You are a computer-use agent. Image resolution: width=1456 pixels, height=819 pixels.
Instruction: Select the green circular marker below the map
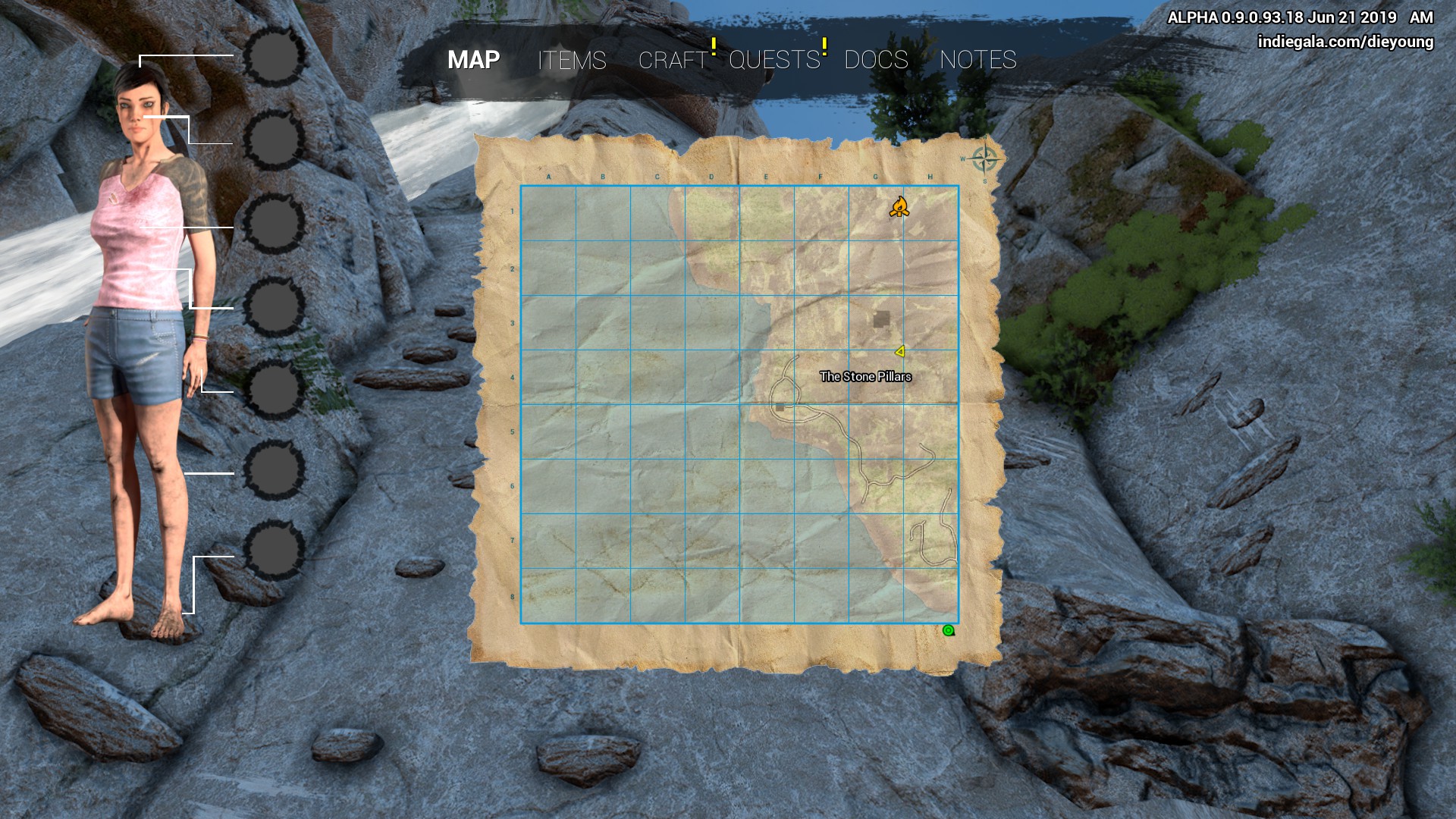(x=948, y=630)
